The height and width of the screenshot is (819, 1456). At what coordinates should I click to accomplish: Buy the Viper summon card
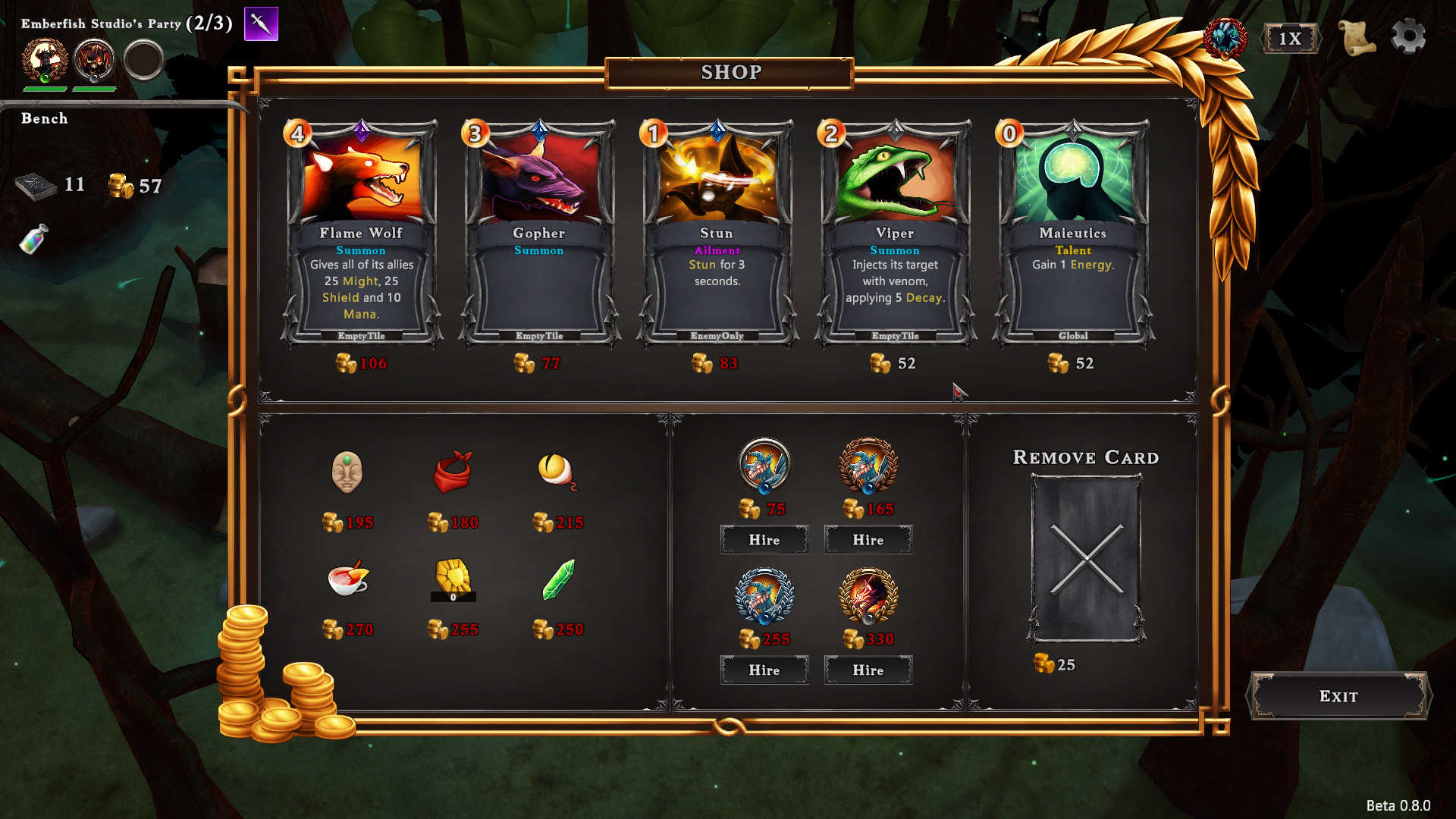[895, 231]
